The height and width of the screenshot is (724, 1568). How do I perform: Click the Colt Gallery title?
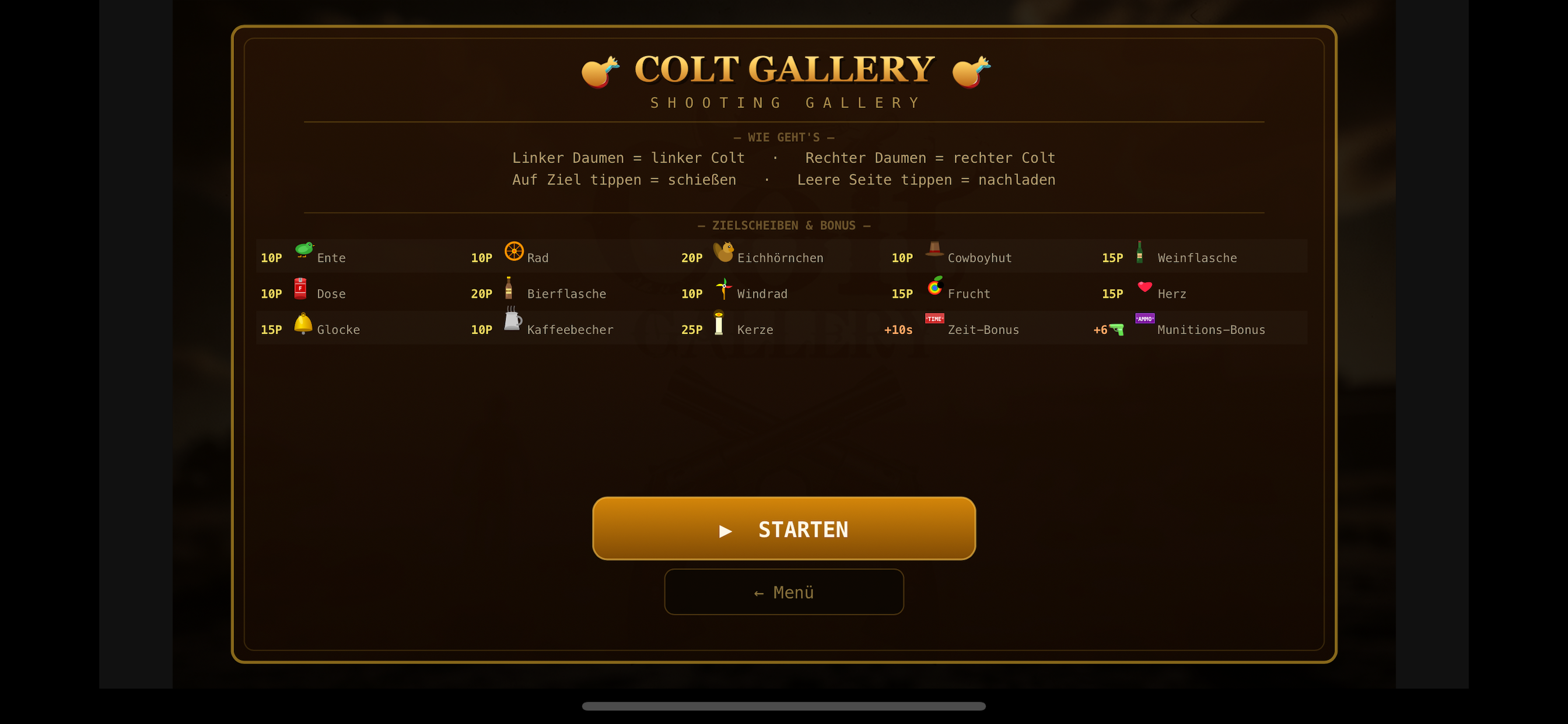click(x=784, y=69)
